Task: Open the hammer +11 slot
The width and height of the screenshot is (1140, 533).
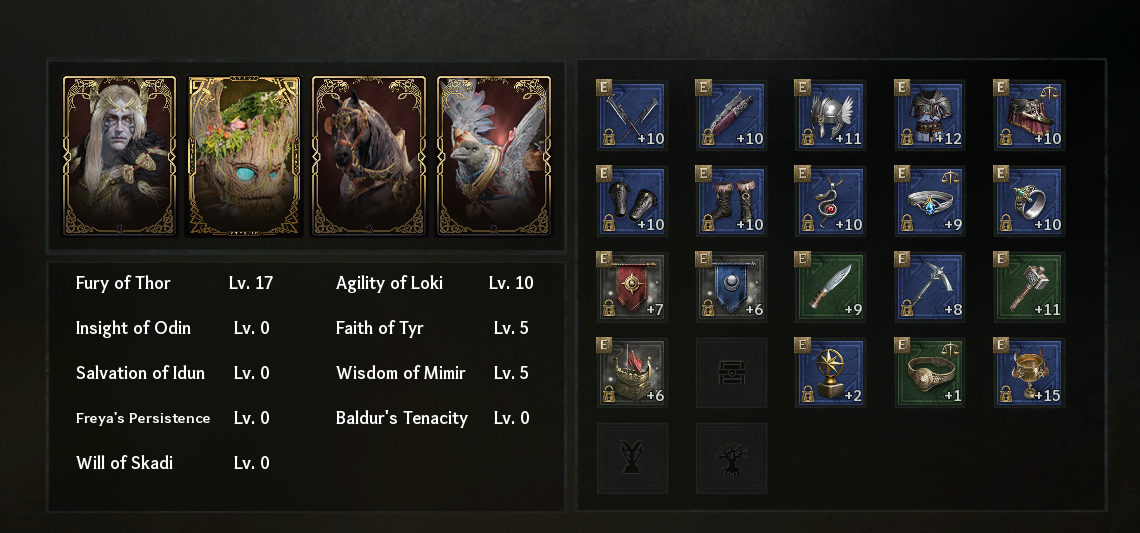Action: [1029, 287]
